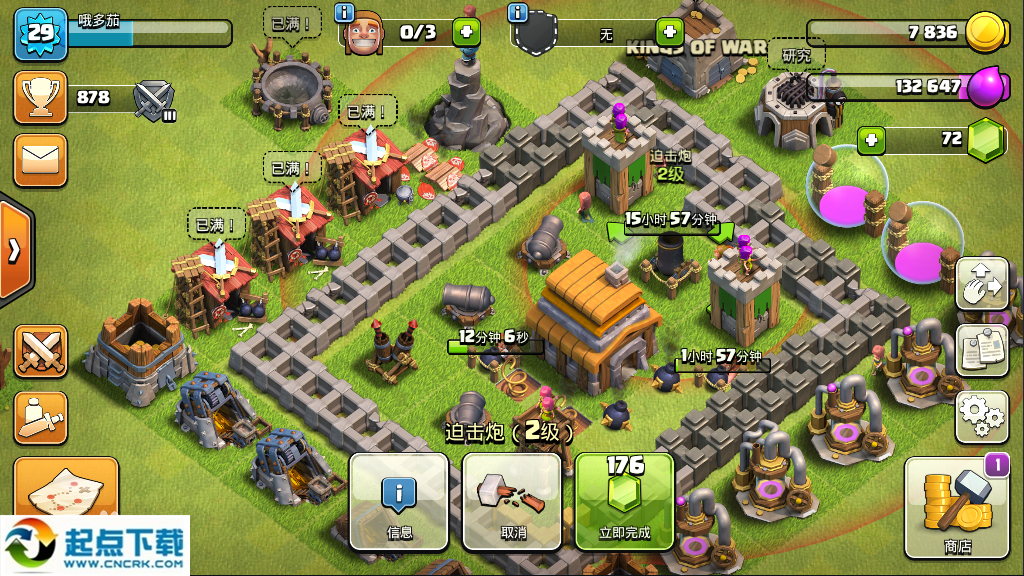
Task: Open the clipboard notes button
Action: coord(981,350)
